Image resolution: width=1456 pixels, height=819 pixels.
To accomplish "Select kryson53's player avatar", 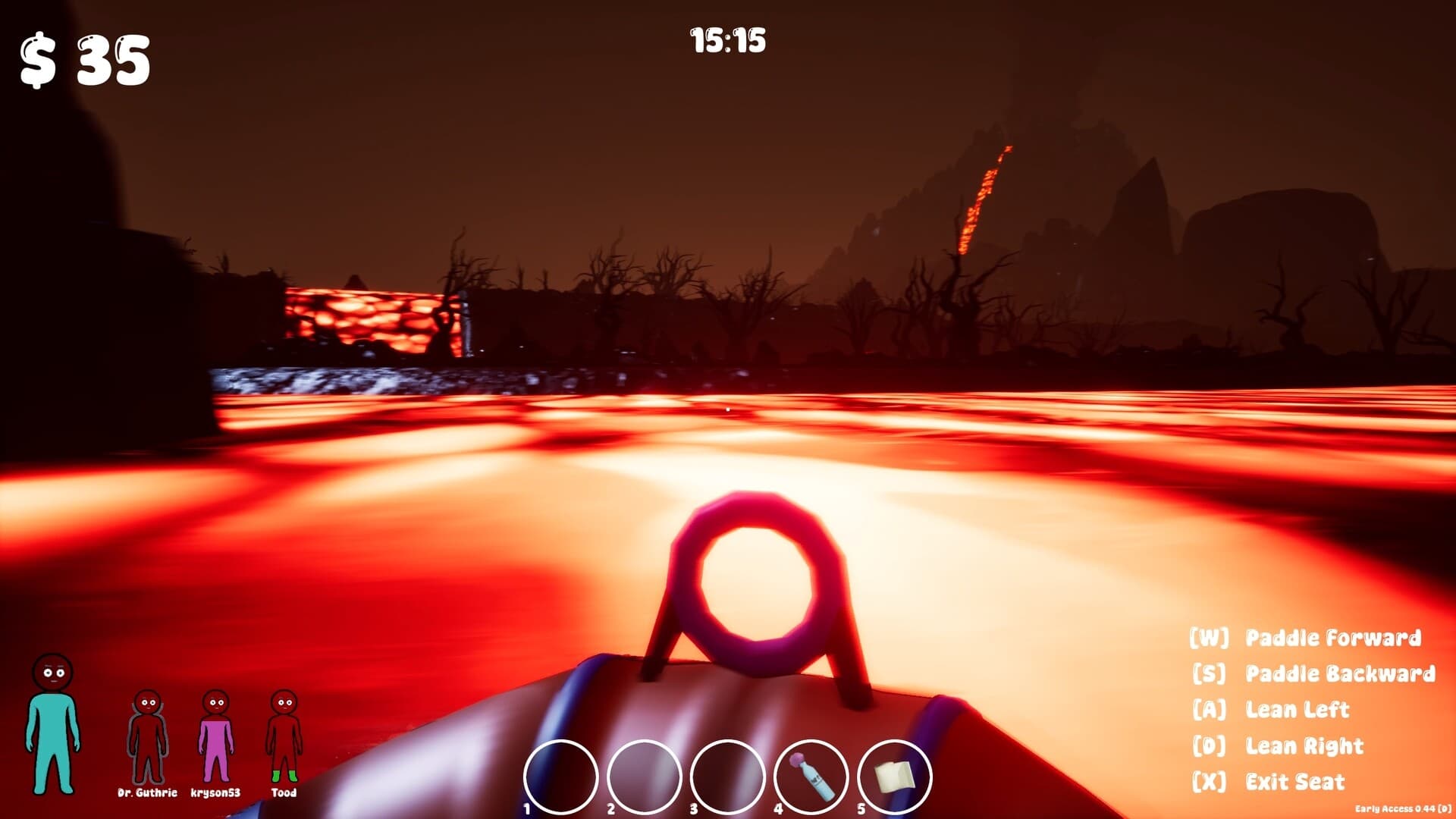I will [x=215, y=736].
